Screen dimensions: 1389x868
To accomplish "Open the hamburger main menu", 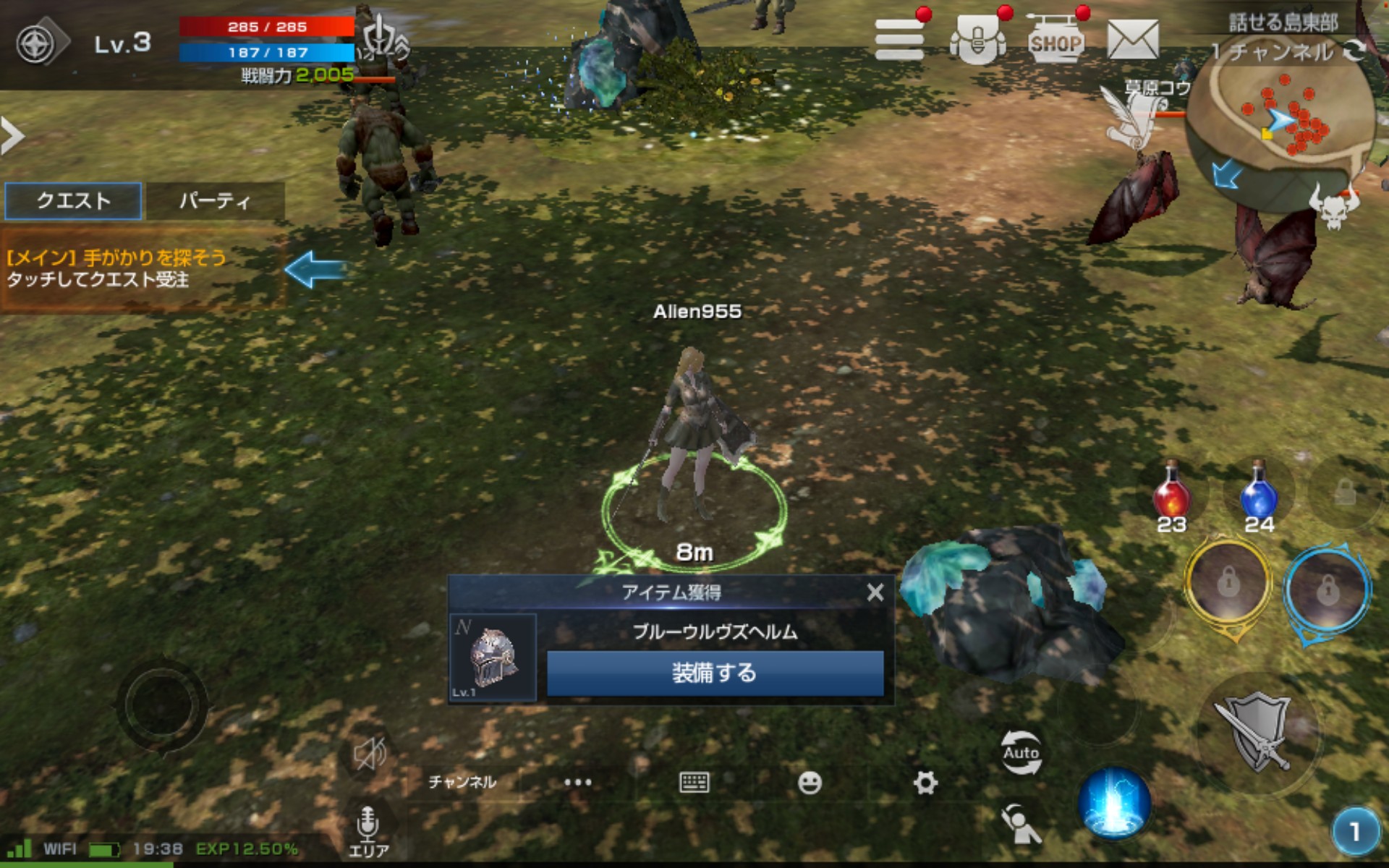I will pos(899,39).
